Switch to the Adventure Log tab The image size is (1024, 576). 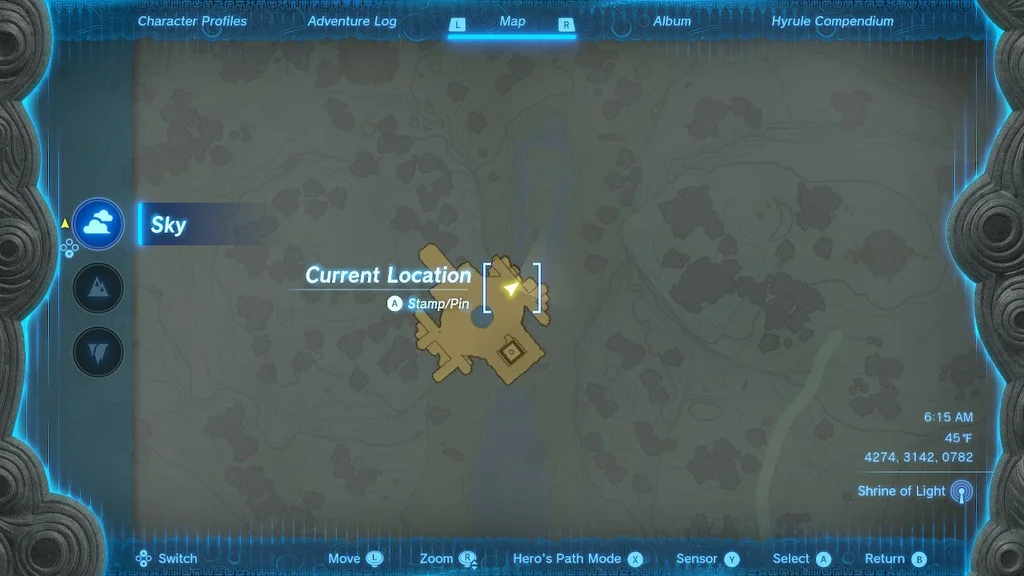click(x=352, y=21)
